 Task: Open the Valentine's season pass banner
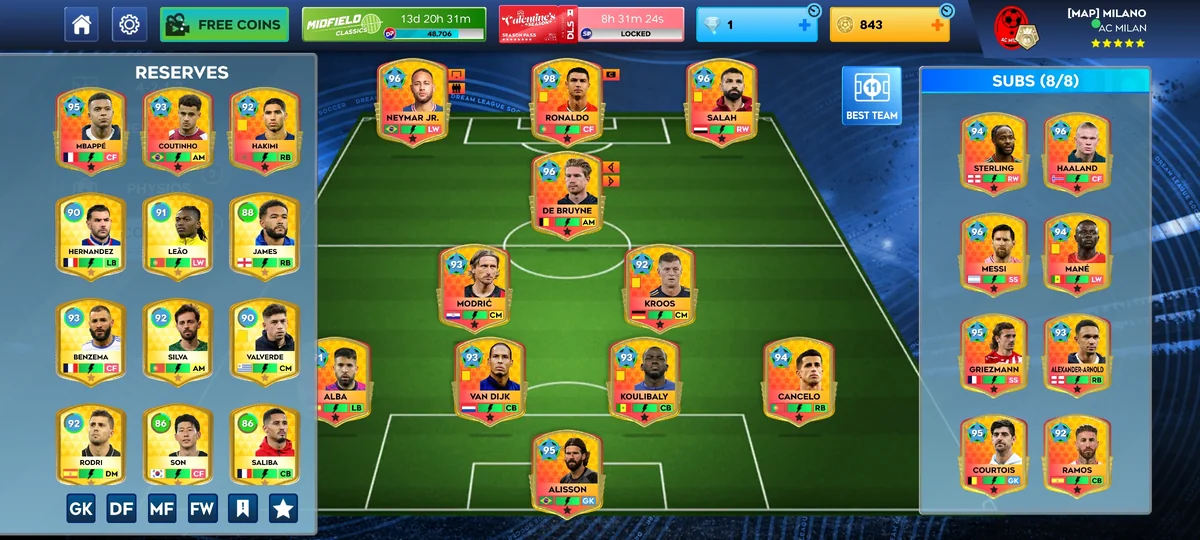592,24
